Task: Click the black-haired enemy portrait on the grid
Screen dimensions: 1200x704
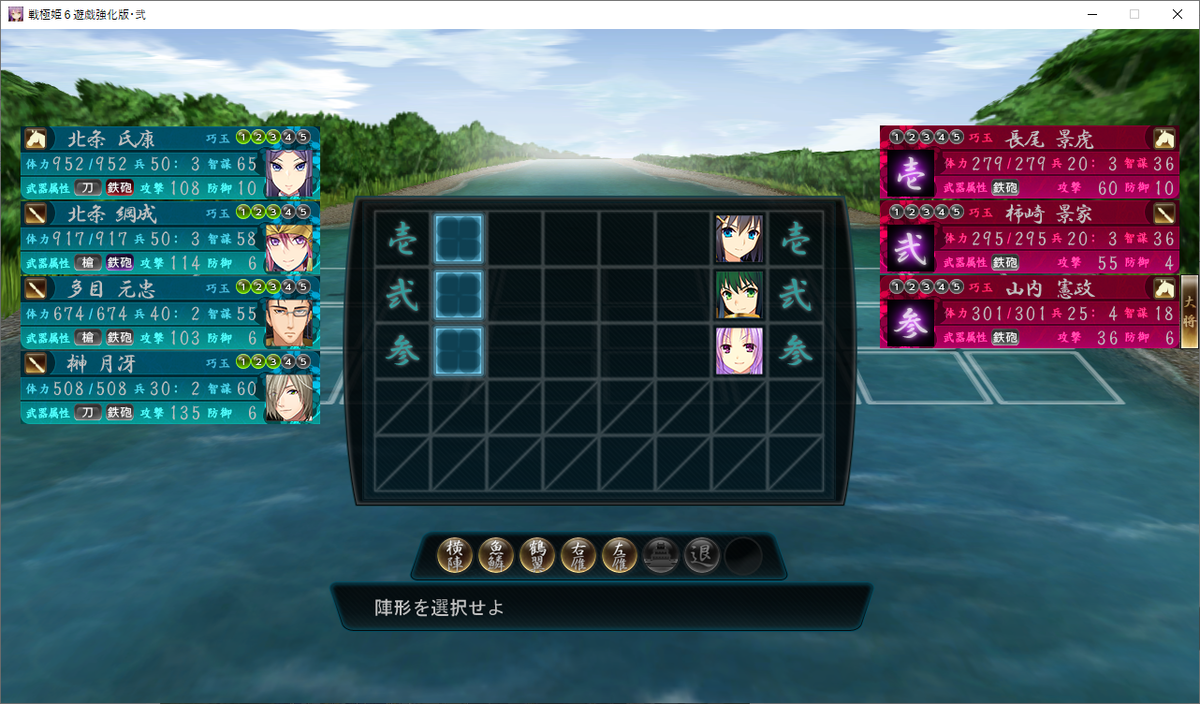Action: [x=739, y=239]
